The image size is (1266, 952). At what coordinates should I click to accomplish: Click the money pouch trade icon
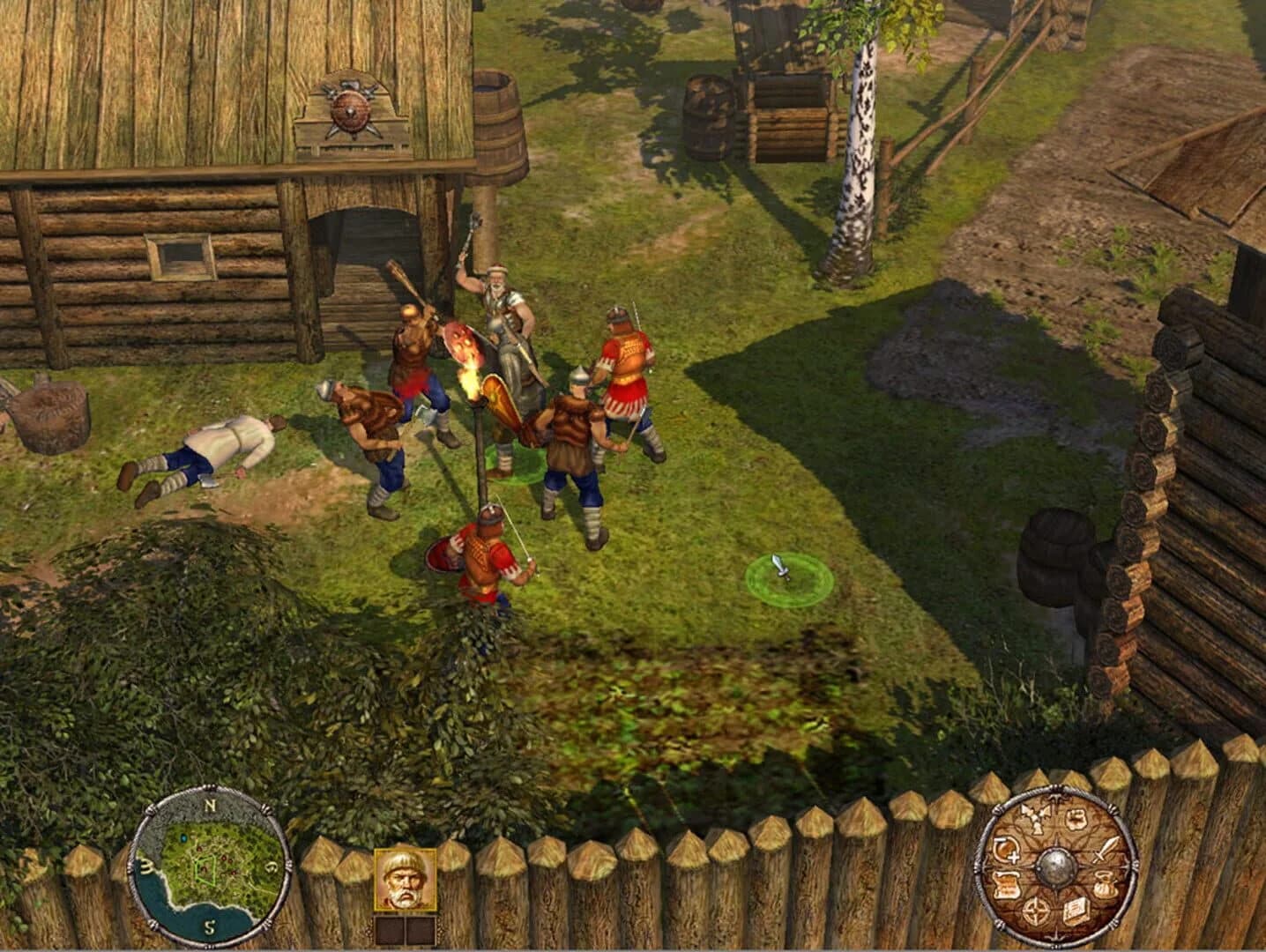(x=1105, y=883)
